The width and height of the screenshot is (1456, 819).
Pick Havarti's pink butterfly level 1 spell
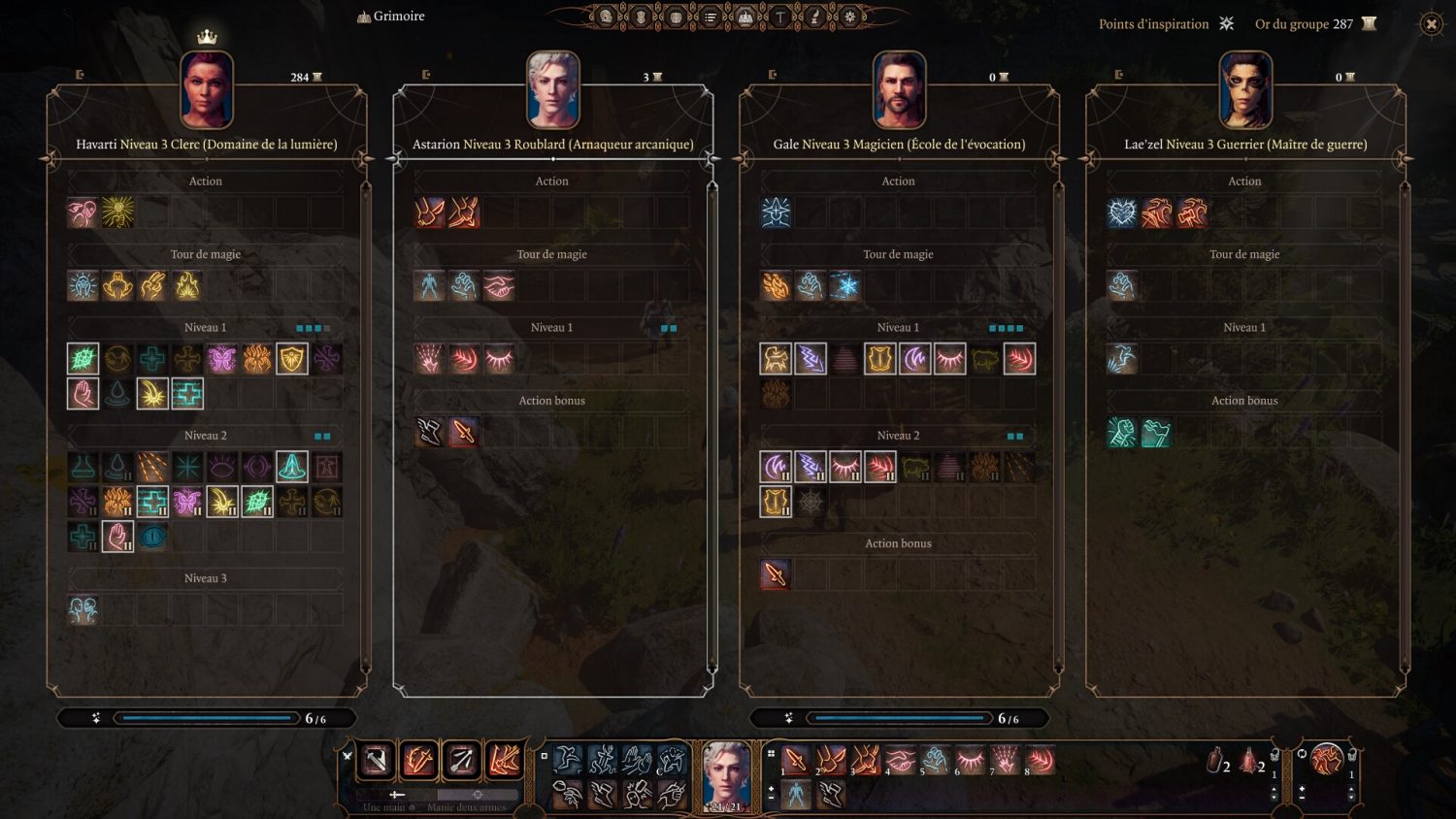point(222,359)
